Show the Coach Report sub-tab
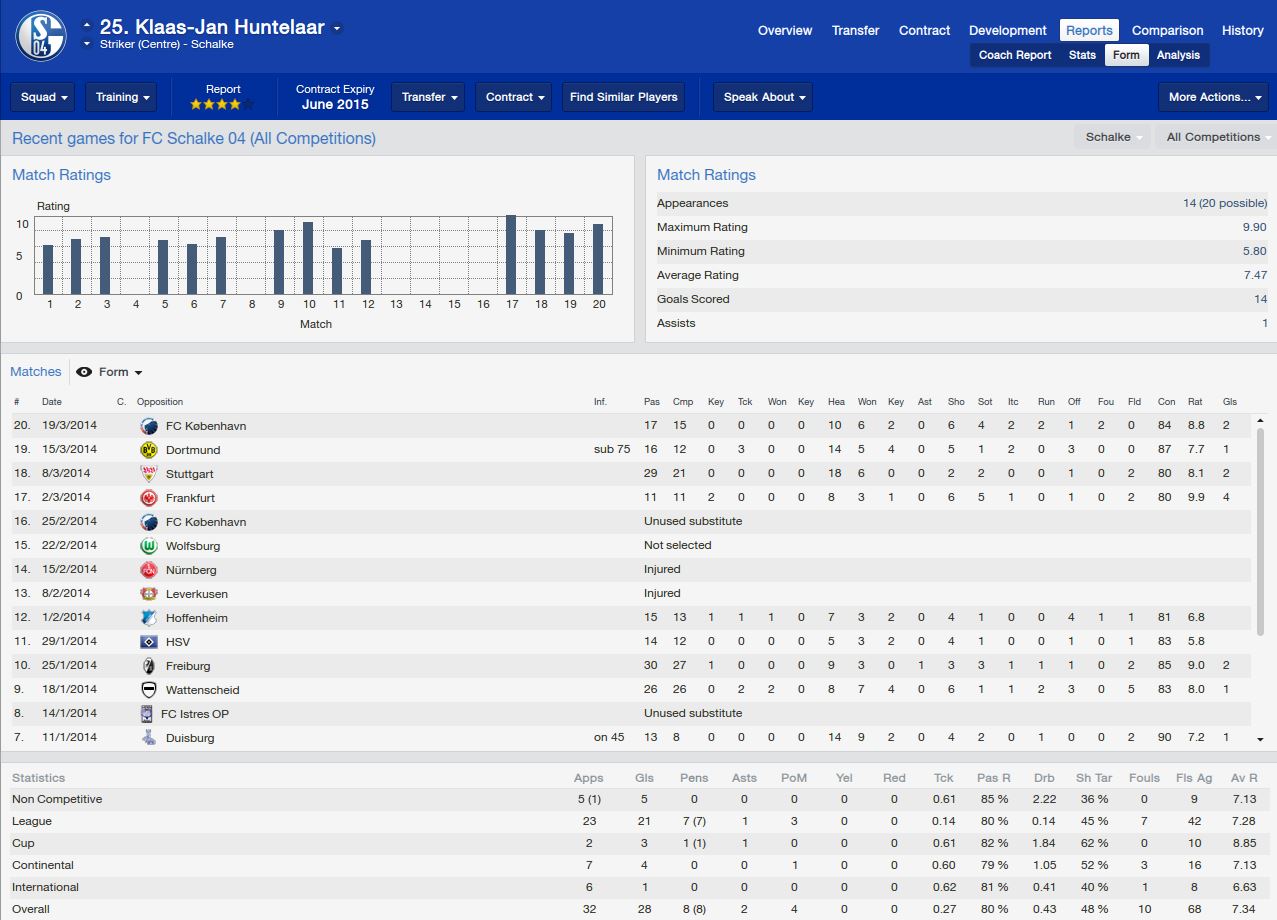 point(1015,55)
